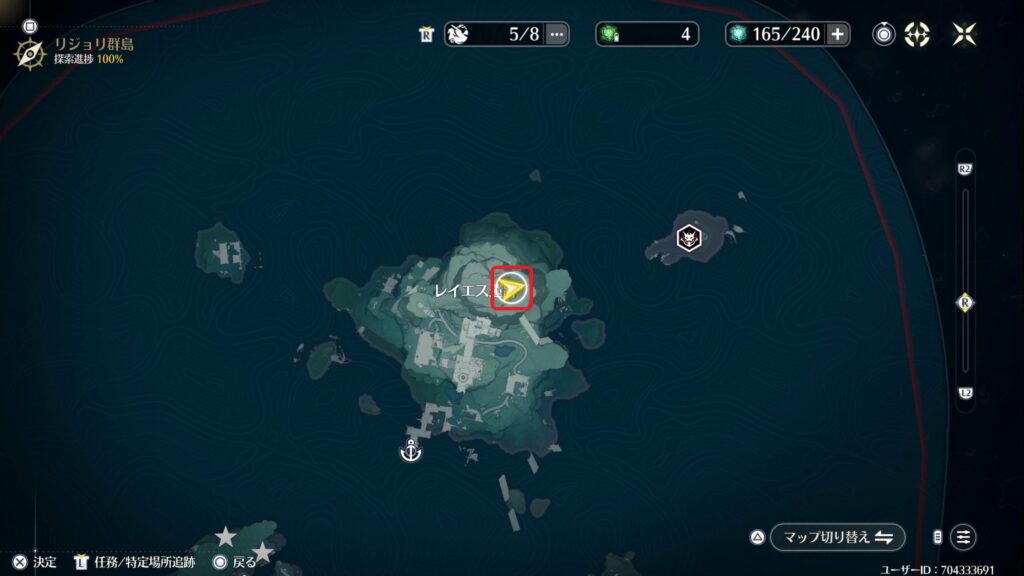Select the anchor marker near the island's dock
This screenshot has height=576, width=1024.
(x=410, y=452)
